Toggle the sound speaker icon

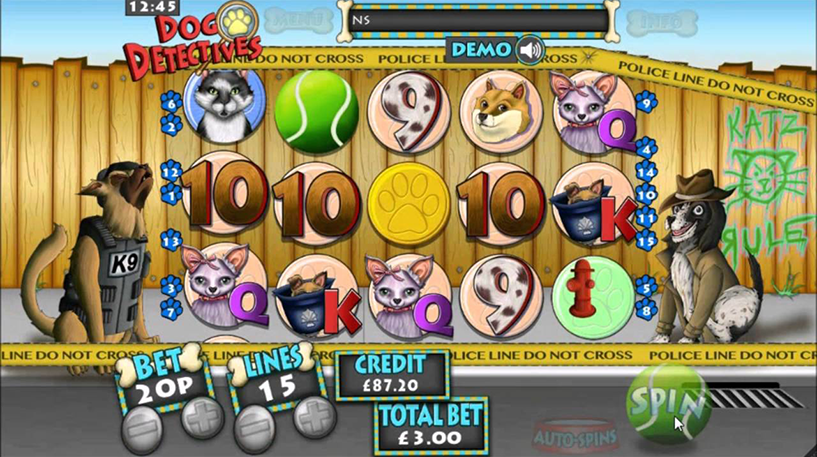click(530, 49)
